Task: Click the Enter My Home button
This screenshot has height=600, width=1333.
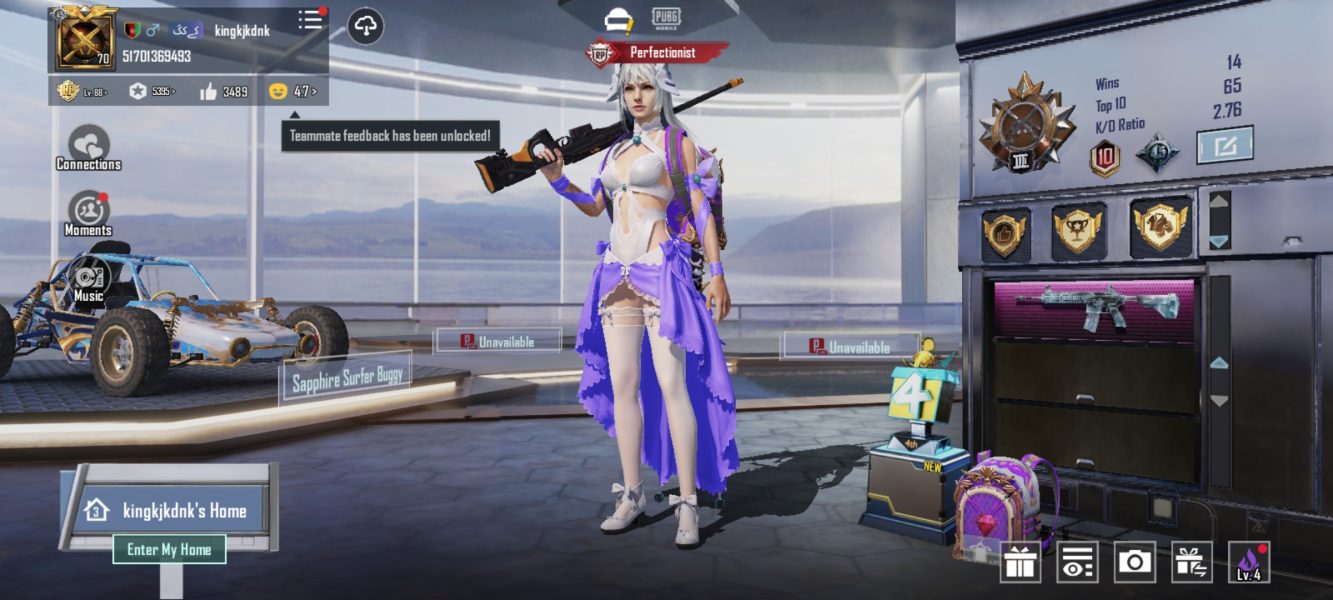Action: [x=169, y=549]
